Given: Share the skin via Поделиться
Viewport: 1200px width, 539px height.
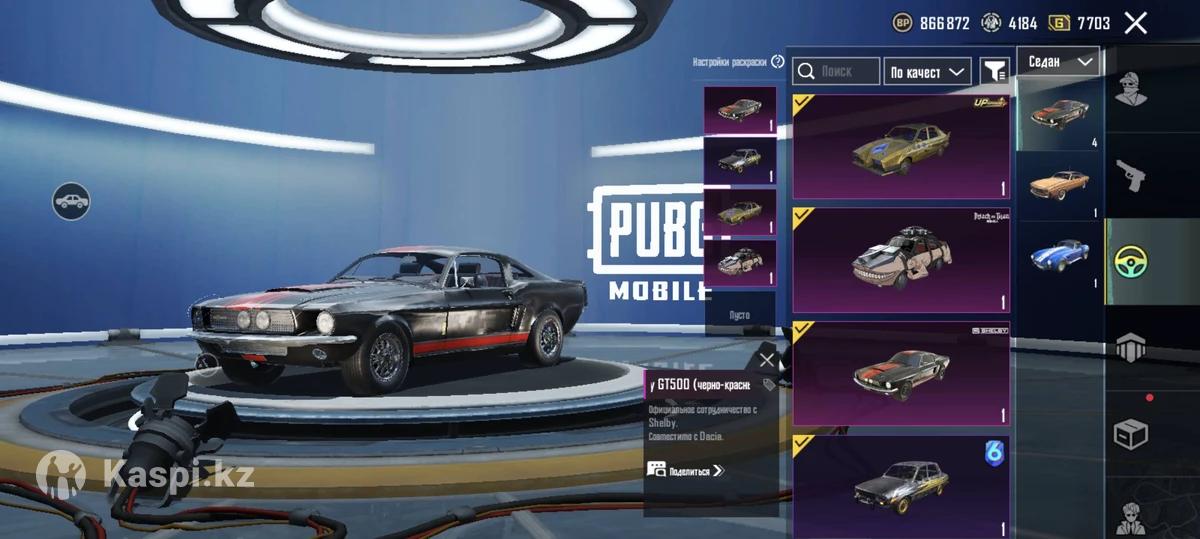Looking at the screenshot, I should click(x=687, y=470).
